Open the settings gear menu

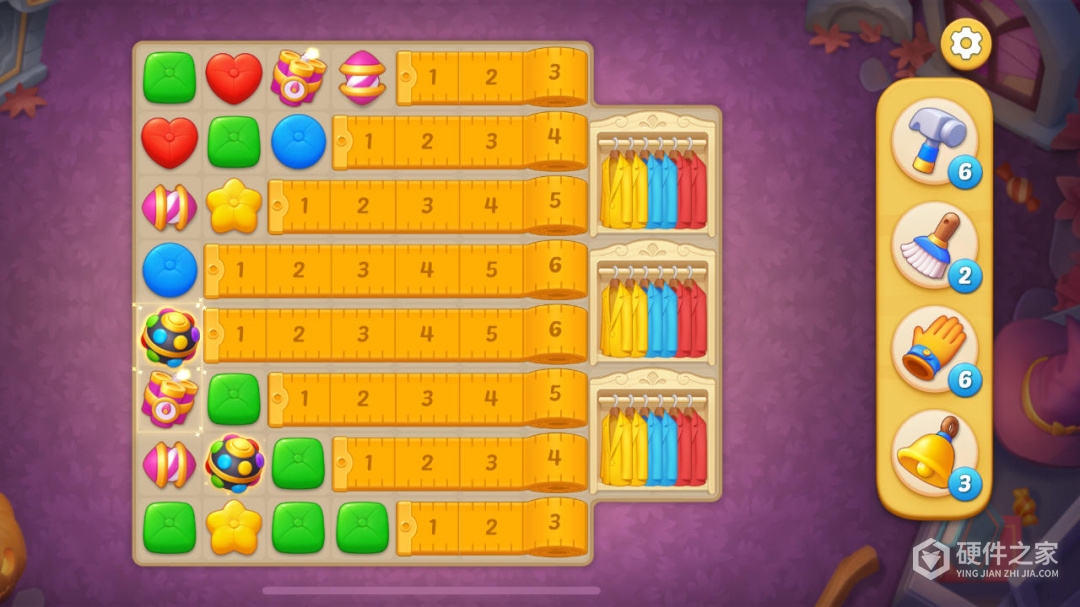click(965, 43)
